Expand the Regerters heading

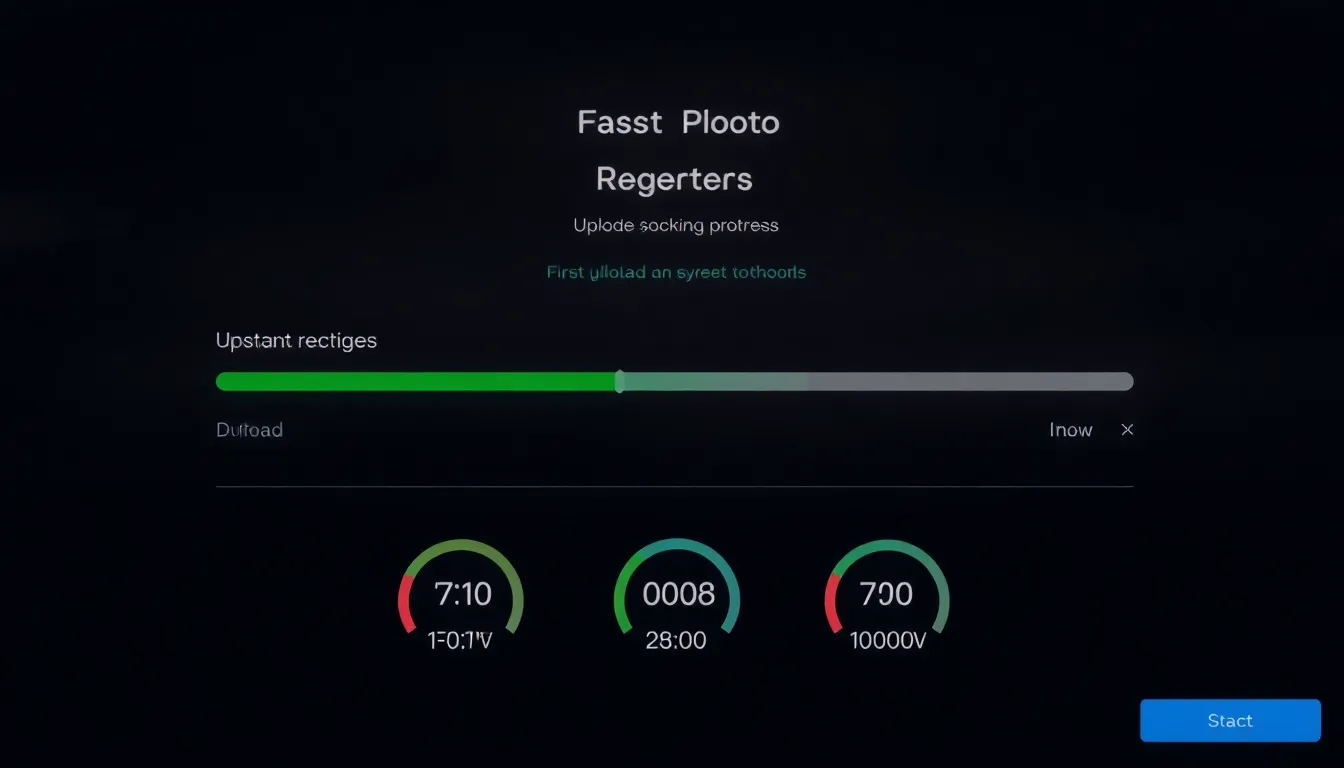(675, 179)
